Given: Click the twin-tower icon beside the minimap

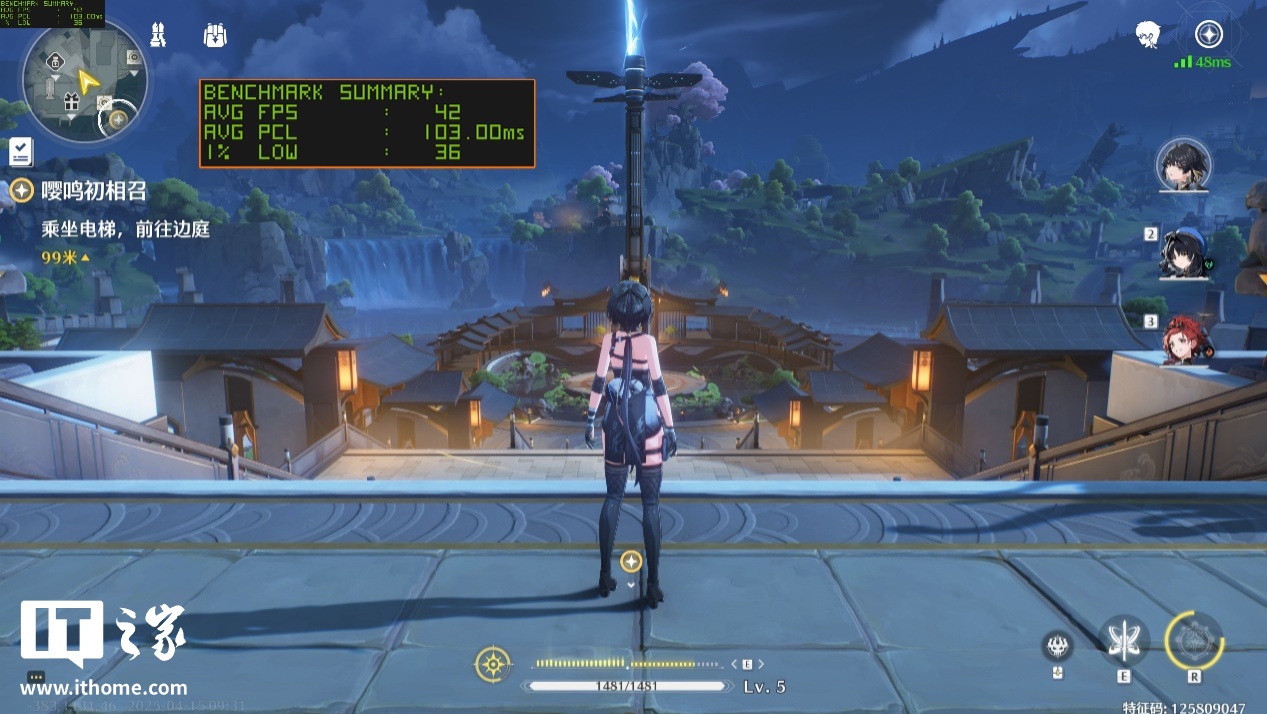Looking at the screenshot, I should click(x=157, y=35).
